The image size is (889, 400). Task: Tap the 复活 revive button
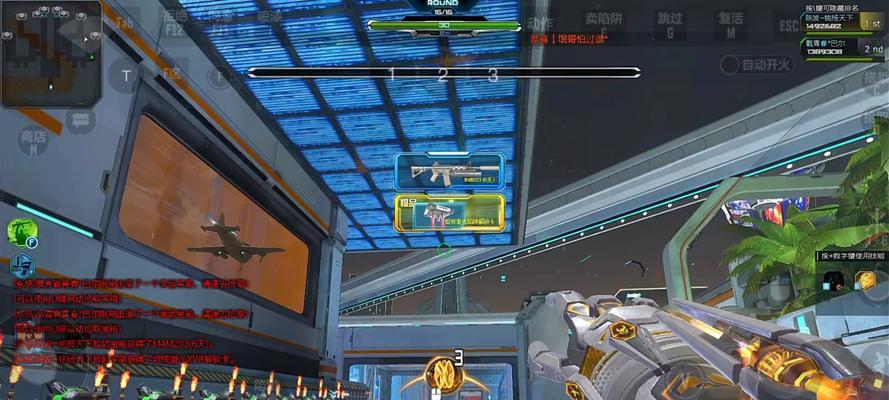click(x=732, y=24)
